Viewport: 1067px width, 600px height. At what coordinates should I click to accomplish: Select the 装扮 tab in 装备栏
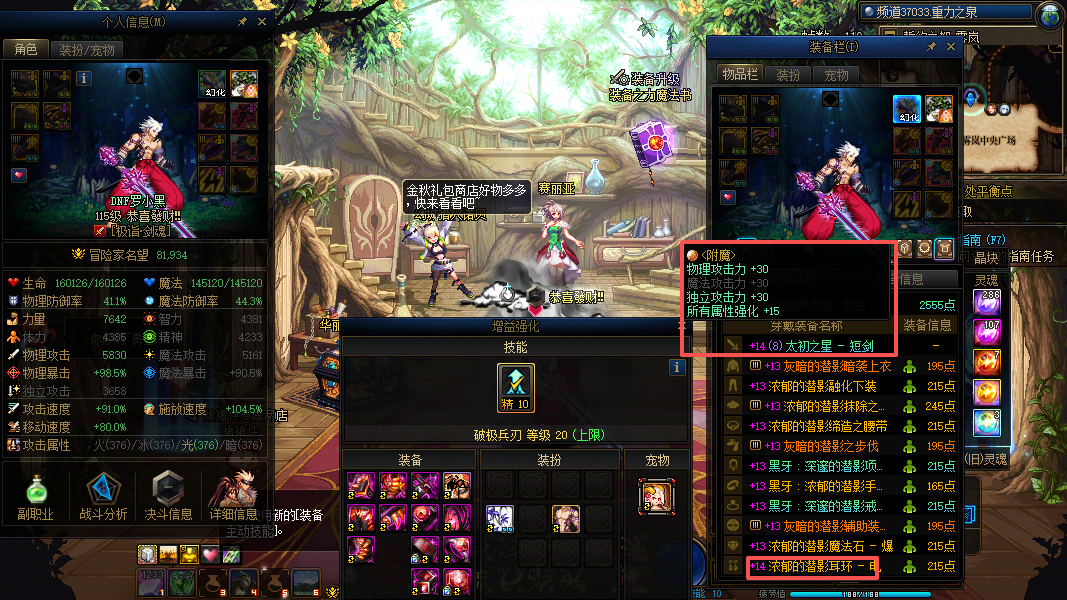click(789, 75)
